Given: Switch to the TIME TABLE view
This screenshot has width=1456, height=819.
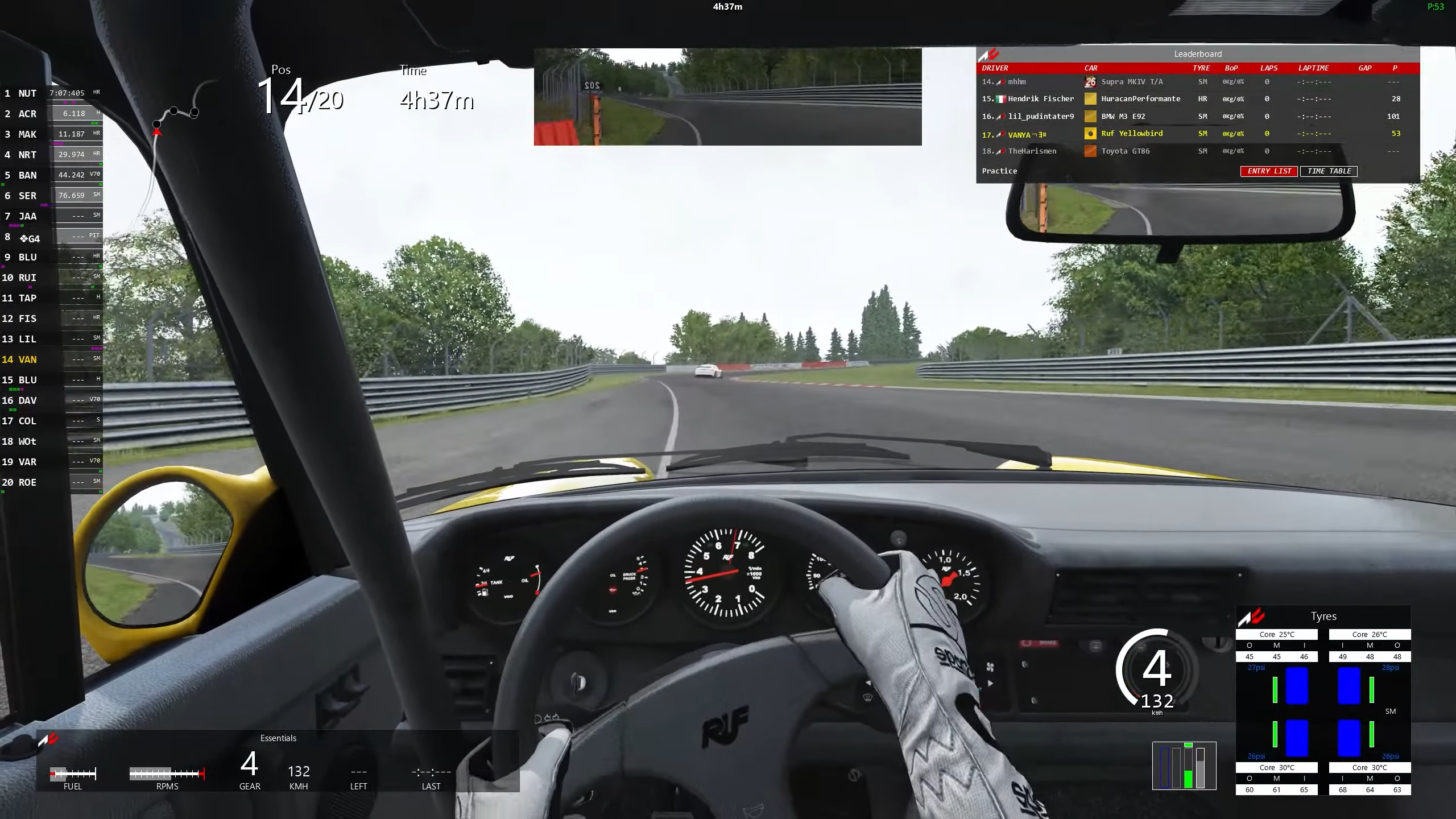Looking at the screenshot, I should point(1329,171).
